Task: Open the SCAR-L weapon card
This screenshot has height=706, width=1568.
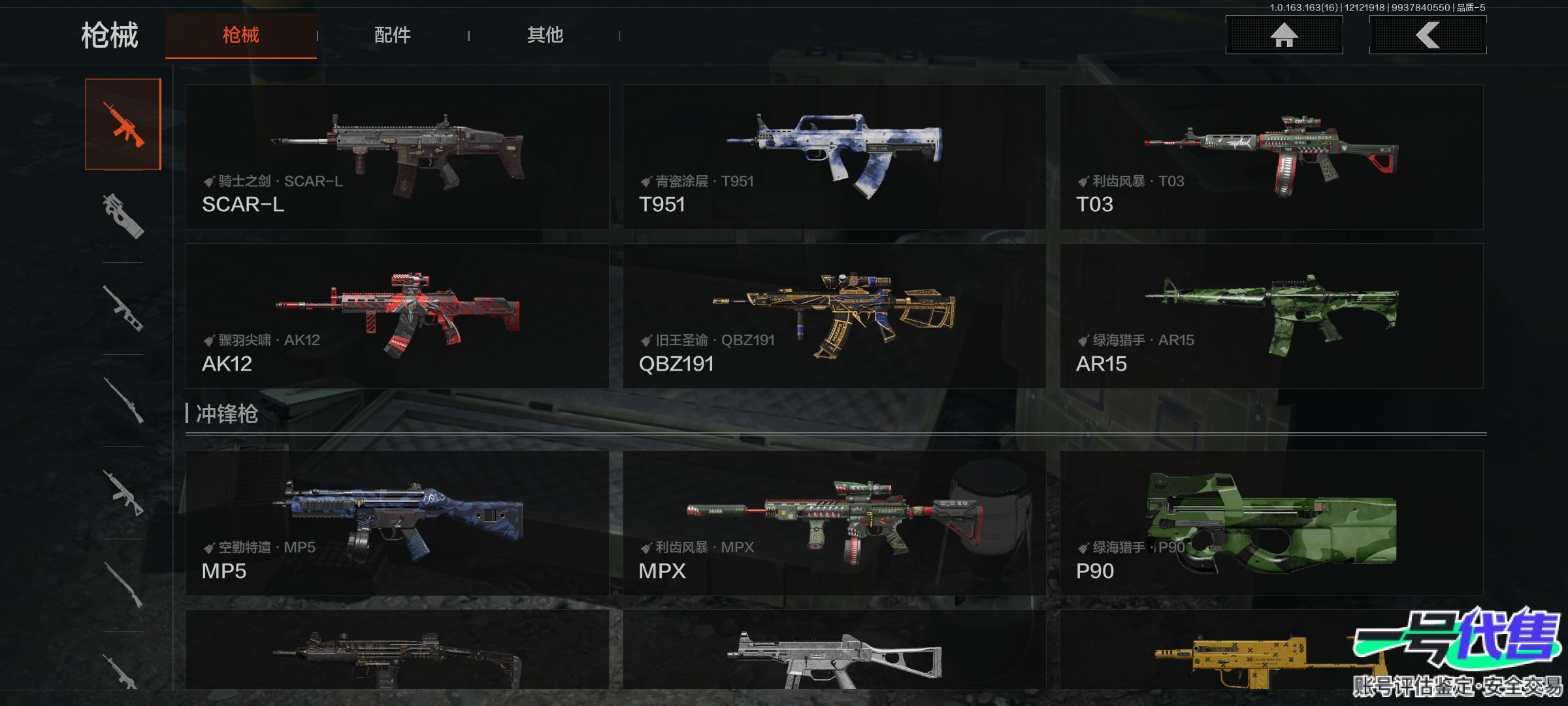Action: click(397, 157)
